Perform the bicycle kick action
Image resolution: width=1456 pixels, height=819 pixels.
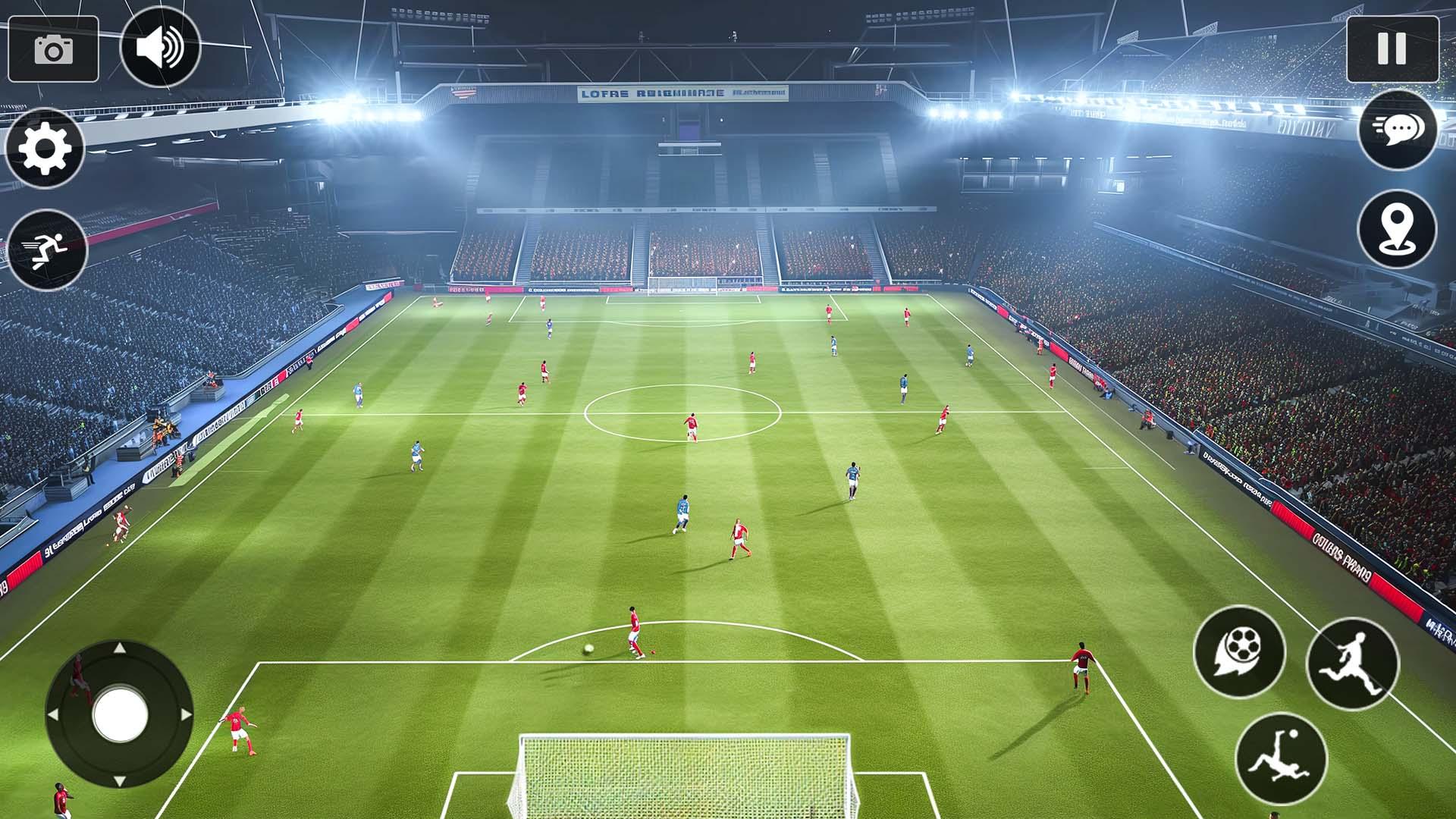point(1281,758)
